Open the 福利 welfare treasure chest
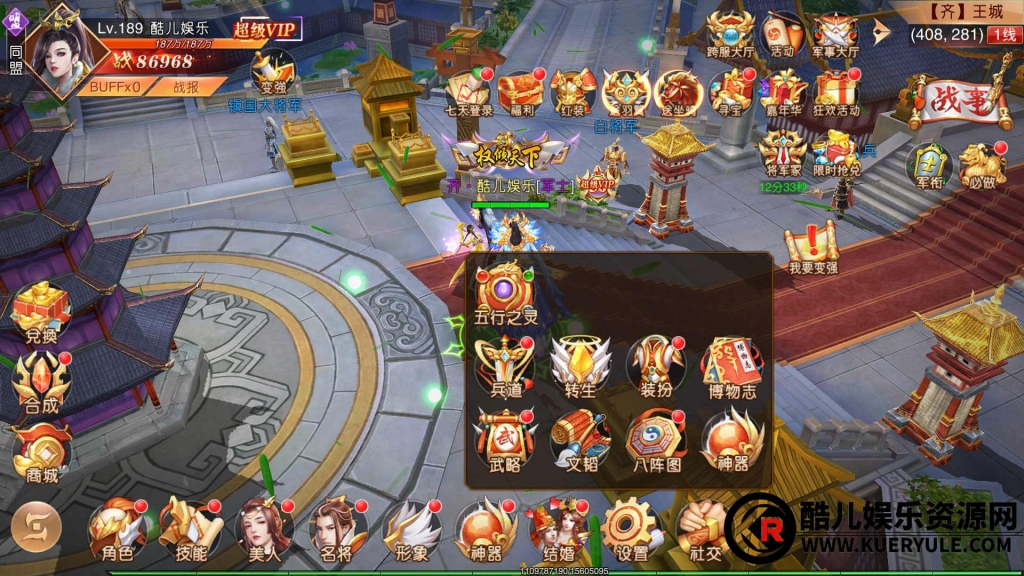 click(519, 92)
